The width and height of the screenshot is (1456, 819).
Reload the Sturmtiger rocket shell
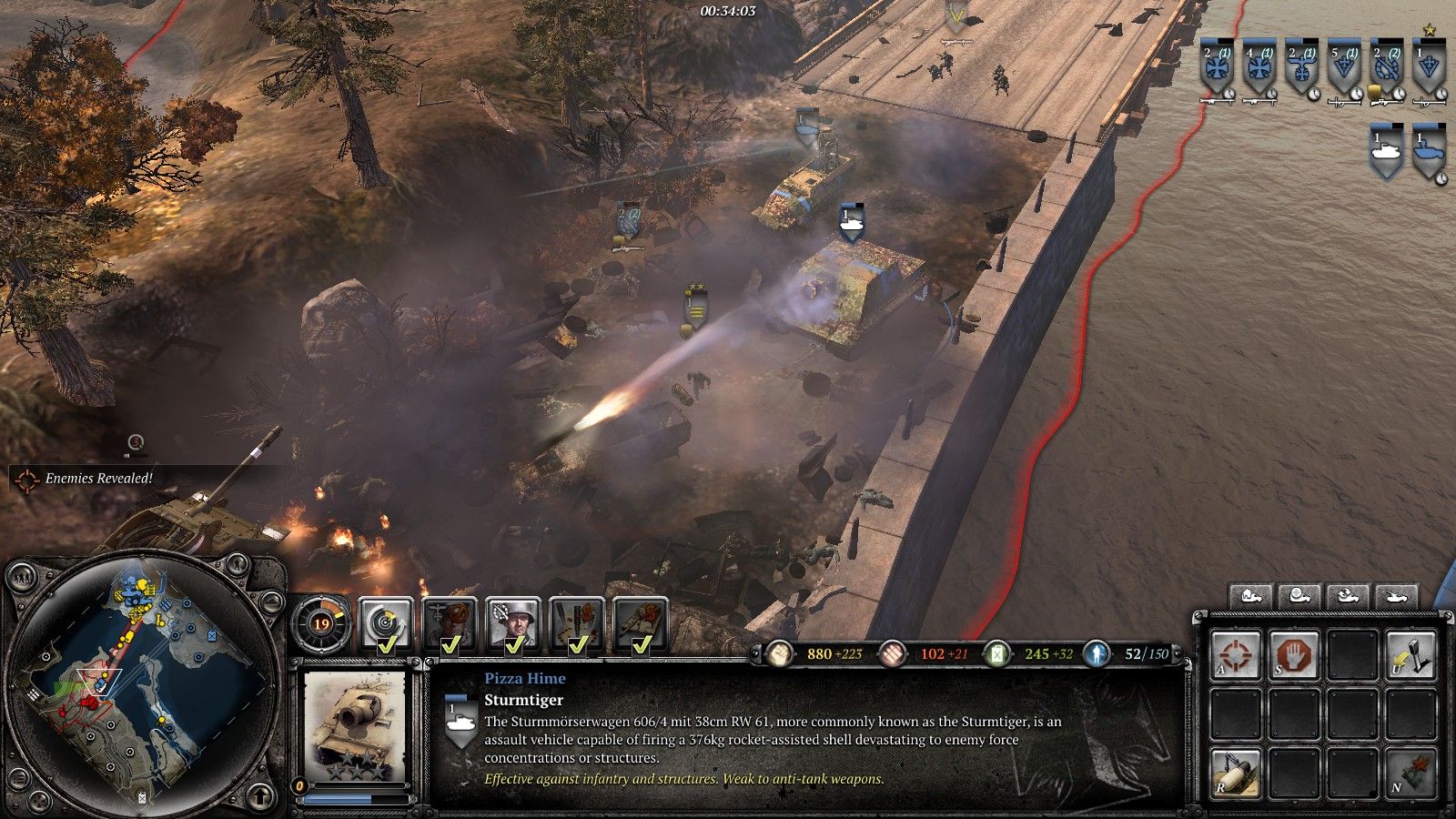point(1236,773)
